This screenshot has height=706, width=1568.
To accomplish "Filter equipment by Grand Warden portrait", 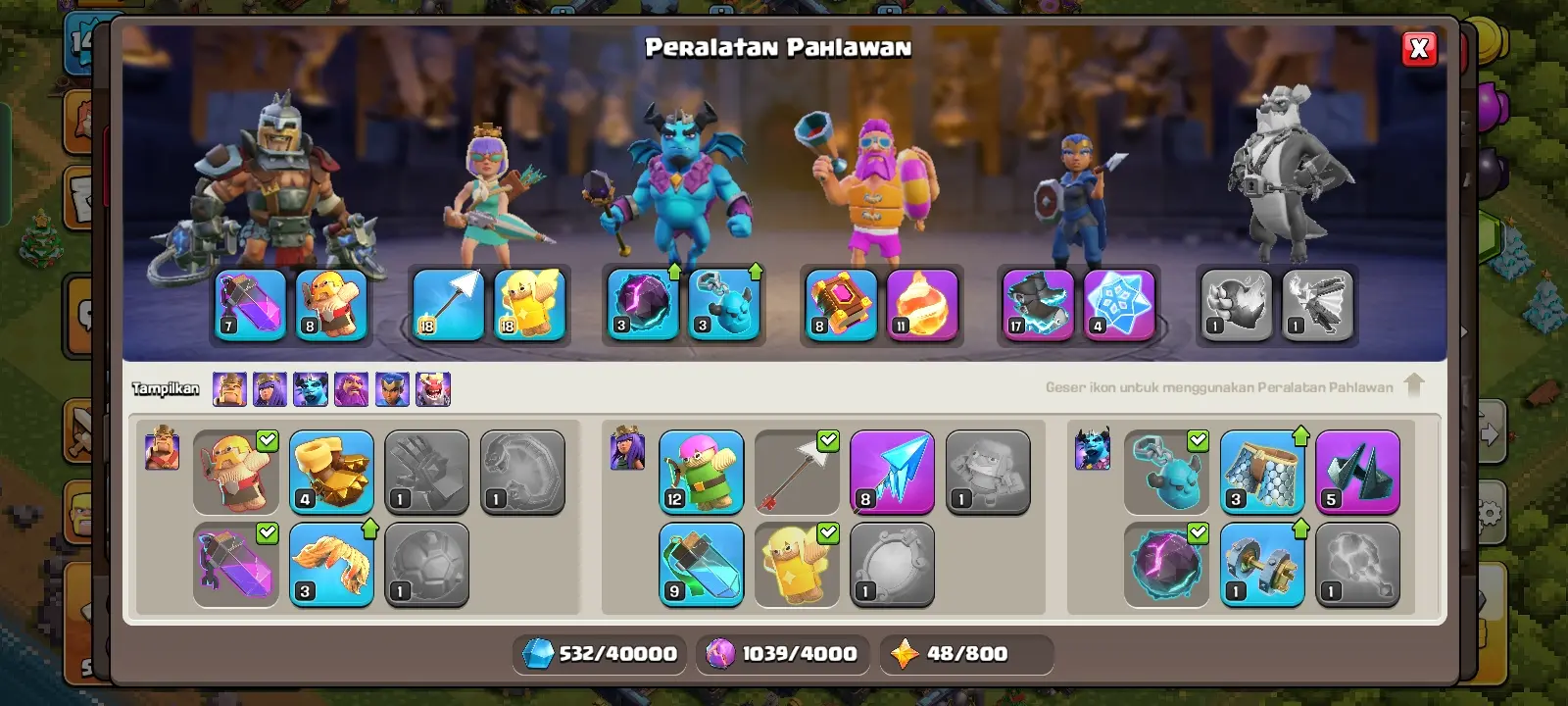I will [351, 389].
